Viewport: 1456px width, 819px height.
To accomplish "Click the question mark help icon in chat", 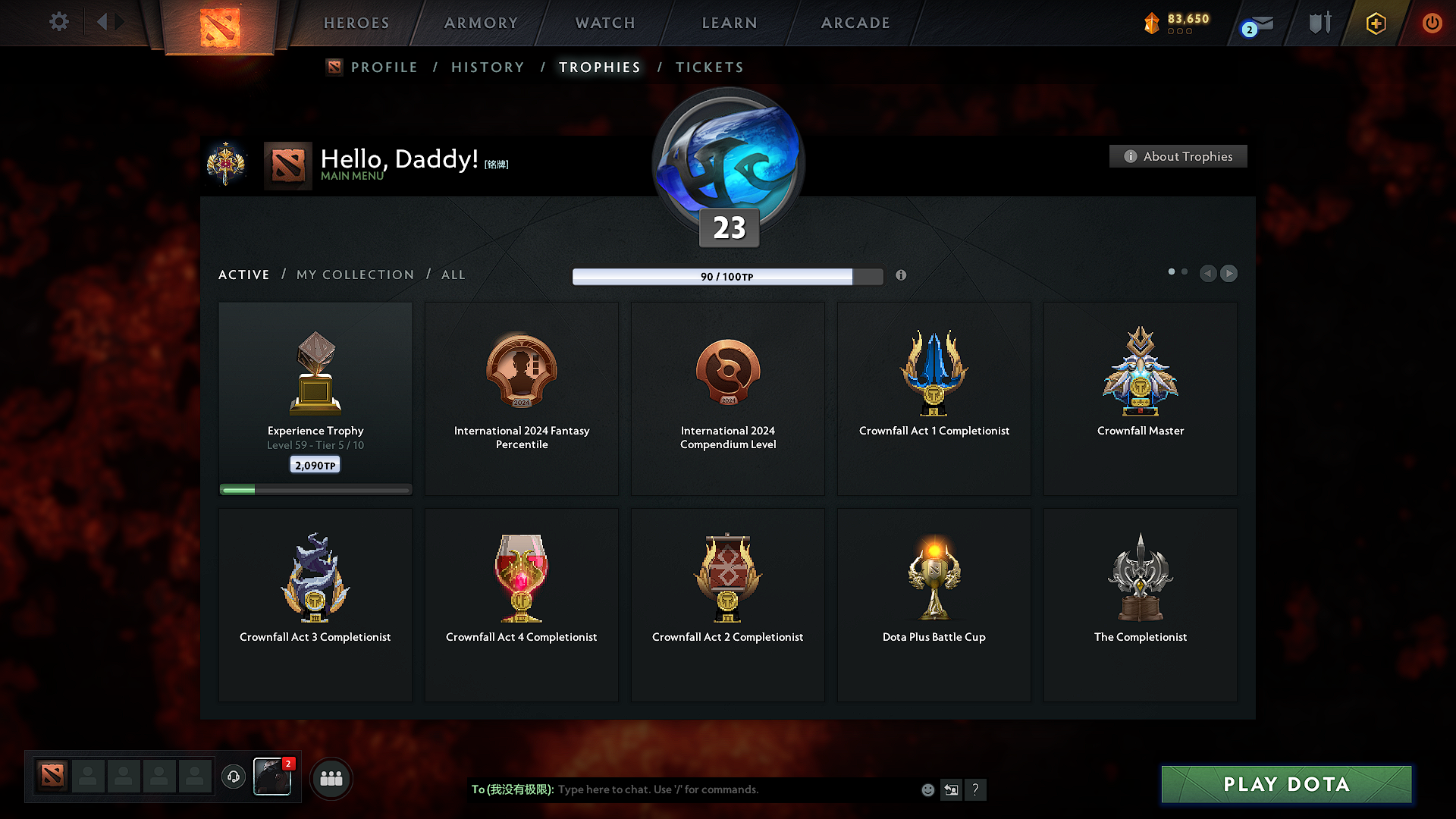I will click(x=976, y=789).
